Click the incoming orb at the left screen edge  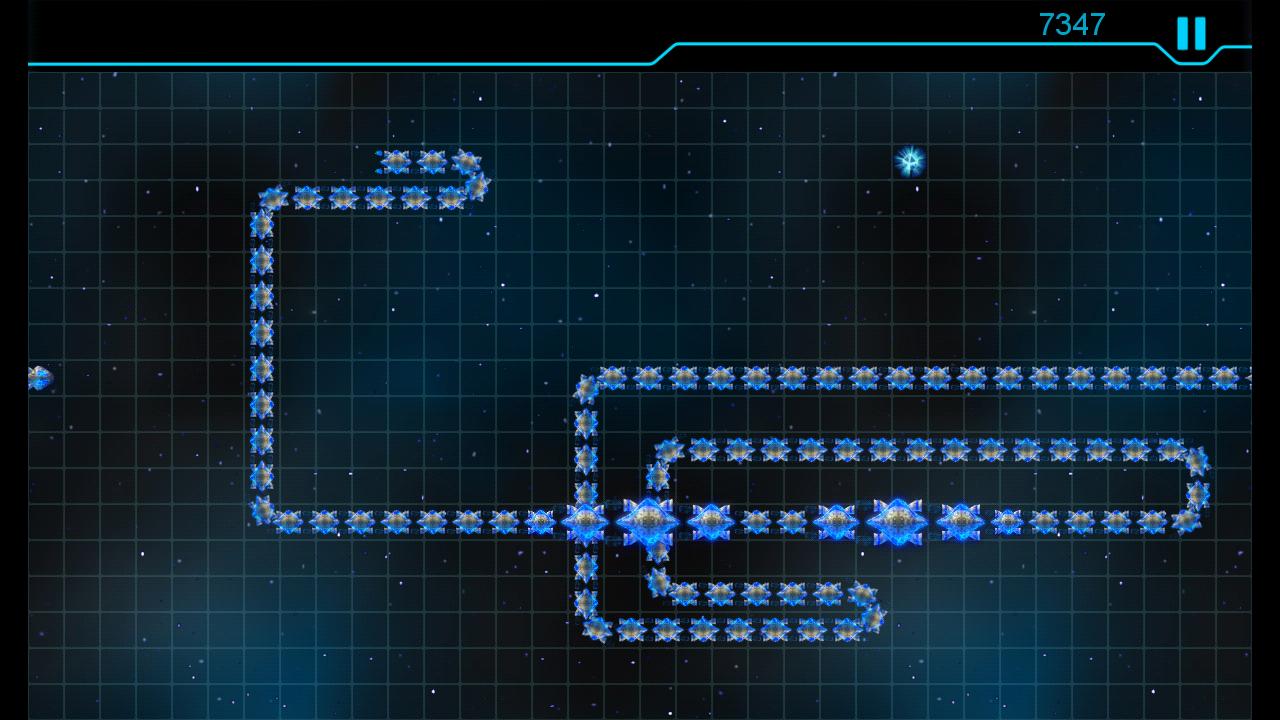click(x=38, y=378)
